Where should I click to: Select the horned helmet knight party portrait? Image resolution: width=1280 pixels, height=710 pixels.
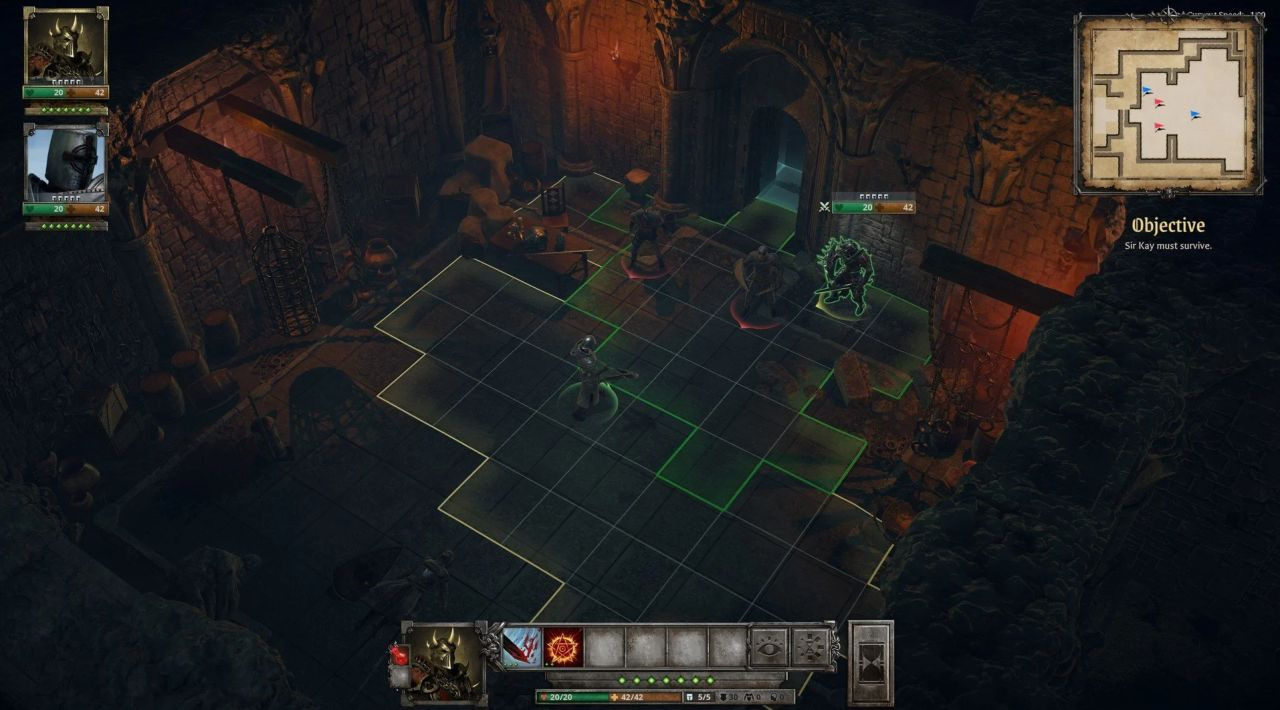[66, 46]
